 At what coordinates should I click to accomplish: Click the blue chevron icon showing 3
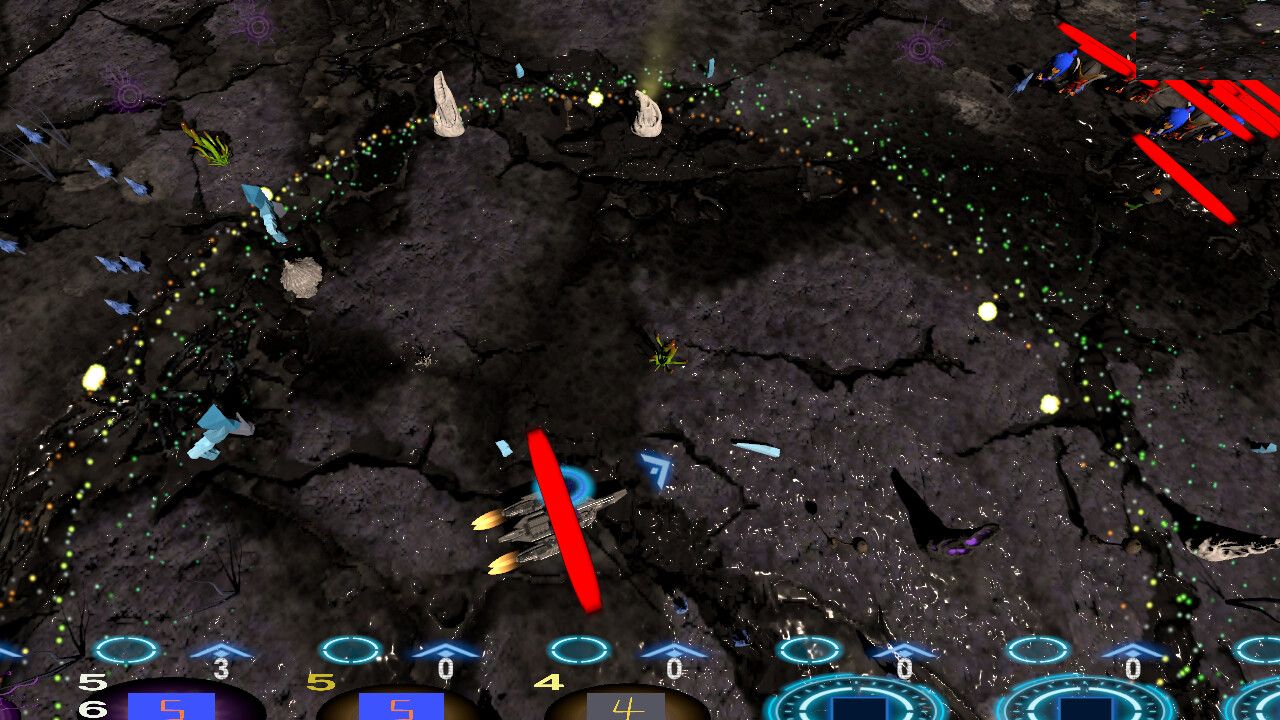[x=221, y=652]
